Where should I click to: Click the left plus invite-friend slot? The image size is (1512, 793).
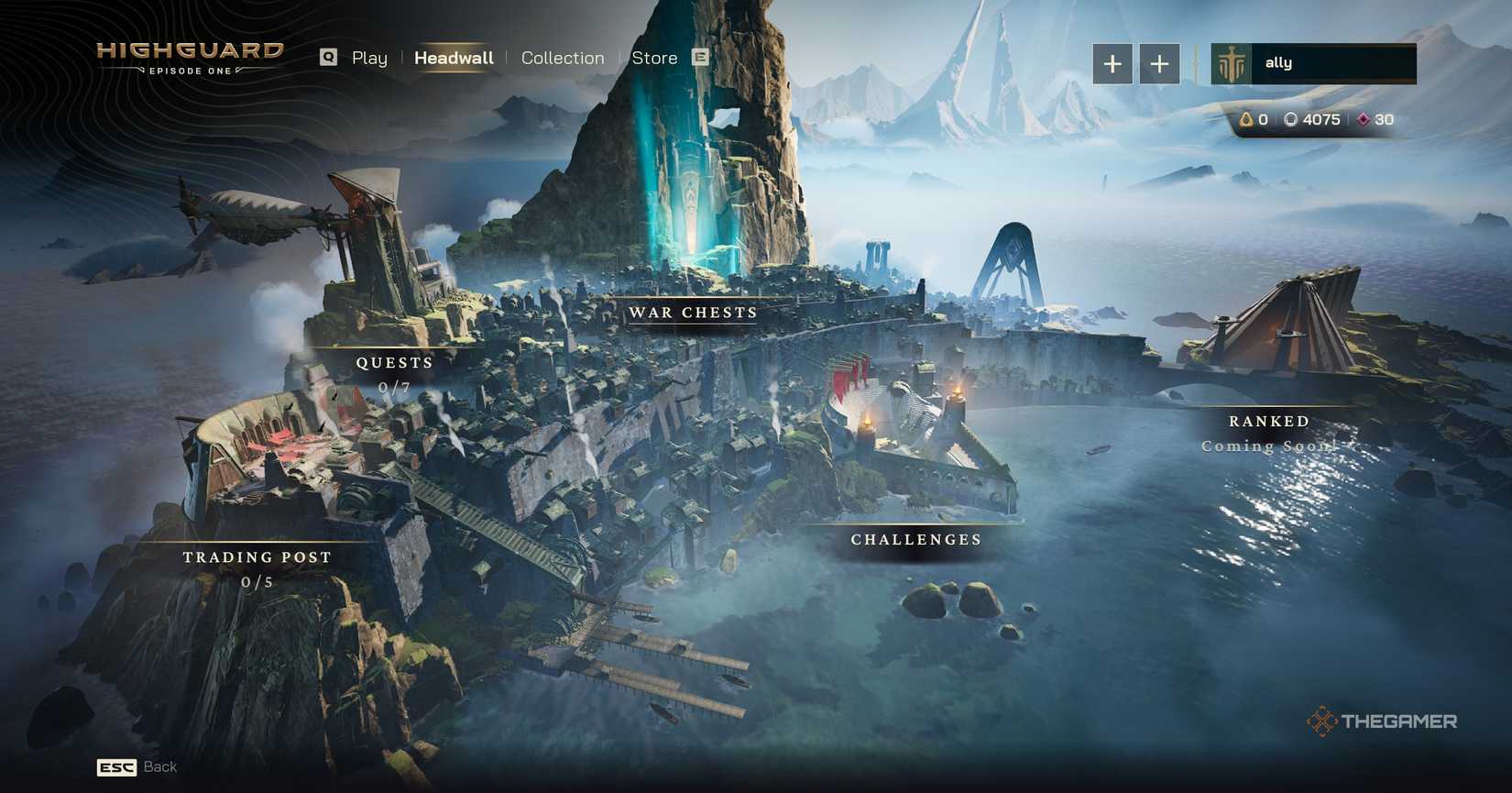point(1112,64)
